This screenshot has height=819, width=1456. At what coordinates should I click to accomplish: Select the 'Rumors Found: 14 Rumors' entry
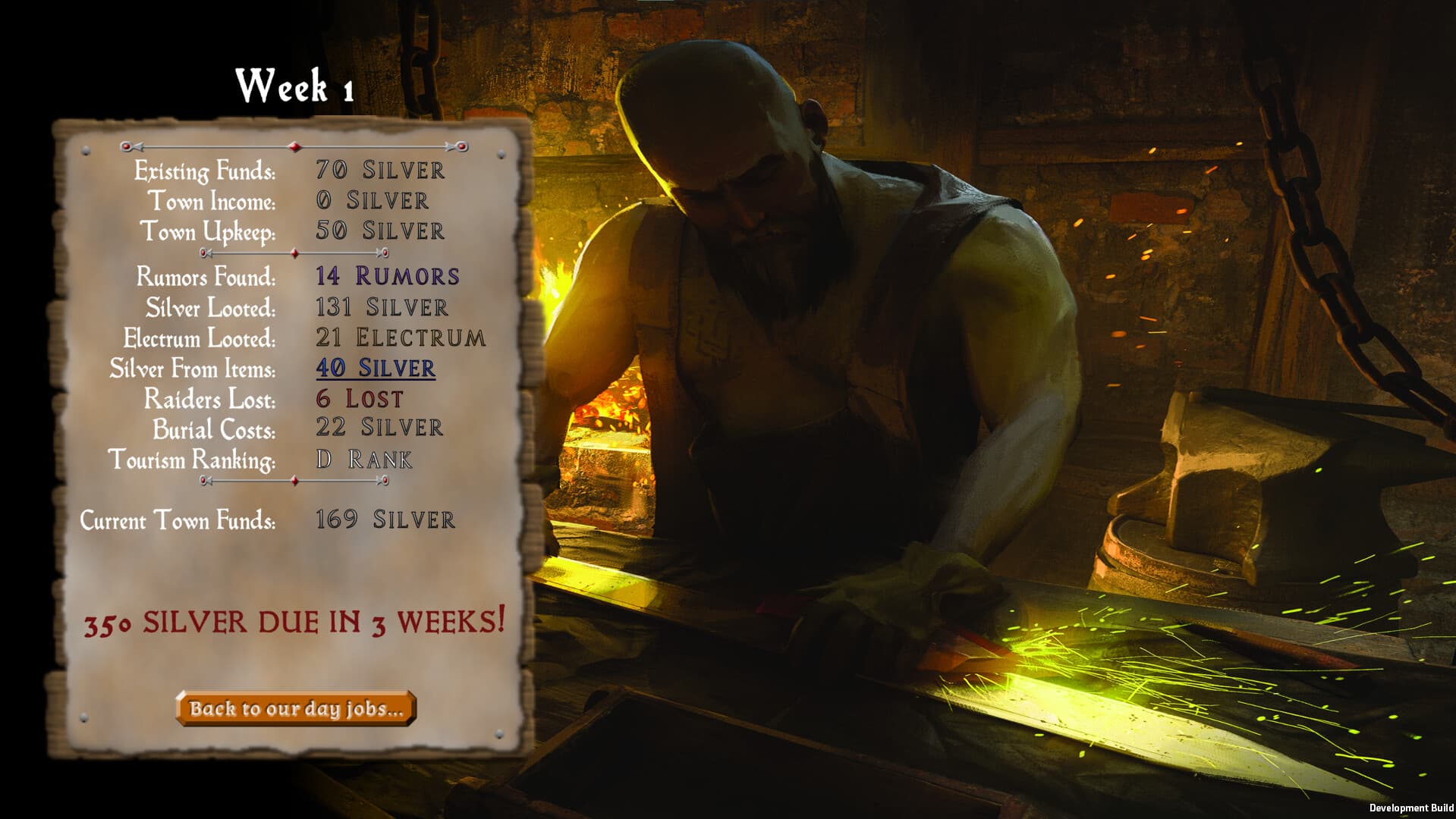[296, 278]
